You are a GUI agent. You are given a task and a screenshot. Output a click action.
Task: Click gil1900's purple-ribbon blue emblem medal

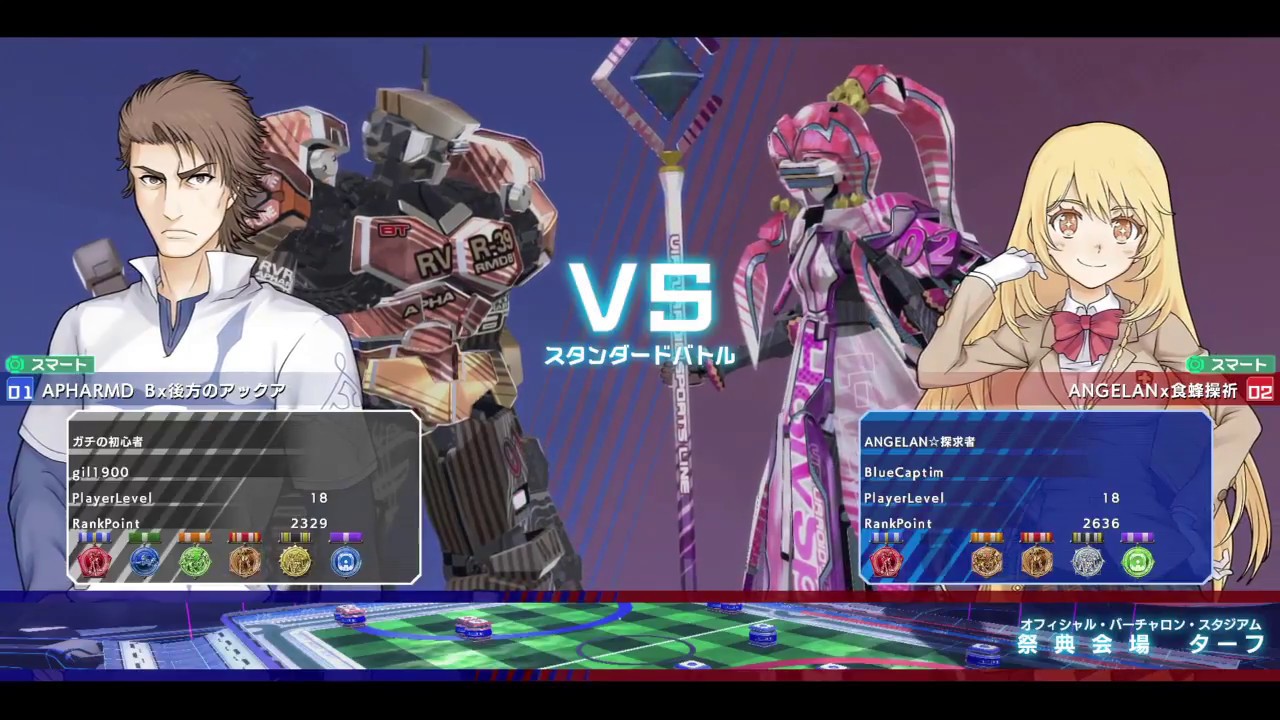[345, 561]
